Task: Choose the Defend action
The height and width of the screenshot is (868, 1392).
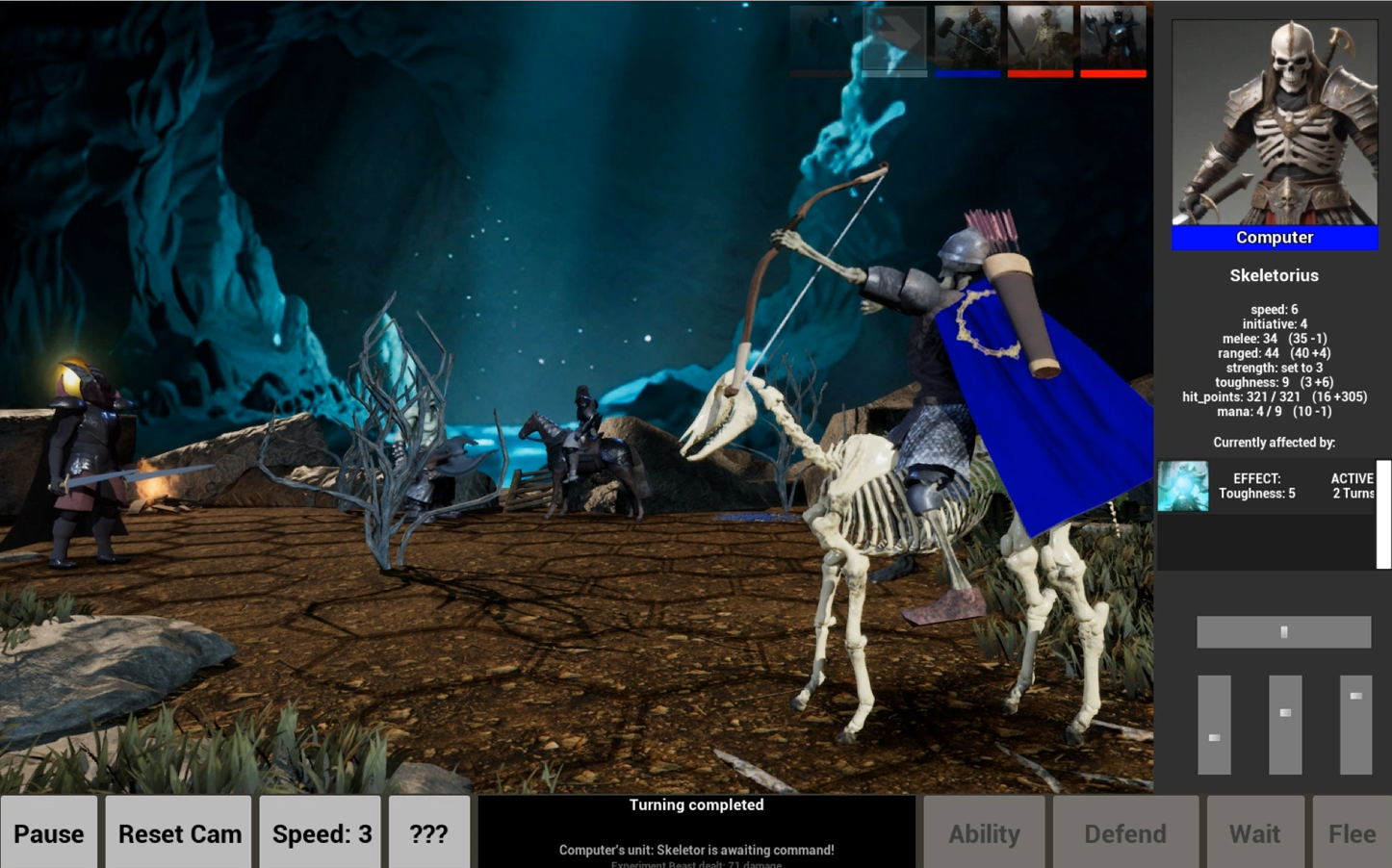Action: pyautogui.click(x=1124, y=832)
